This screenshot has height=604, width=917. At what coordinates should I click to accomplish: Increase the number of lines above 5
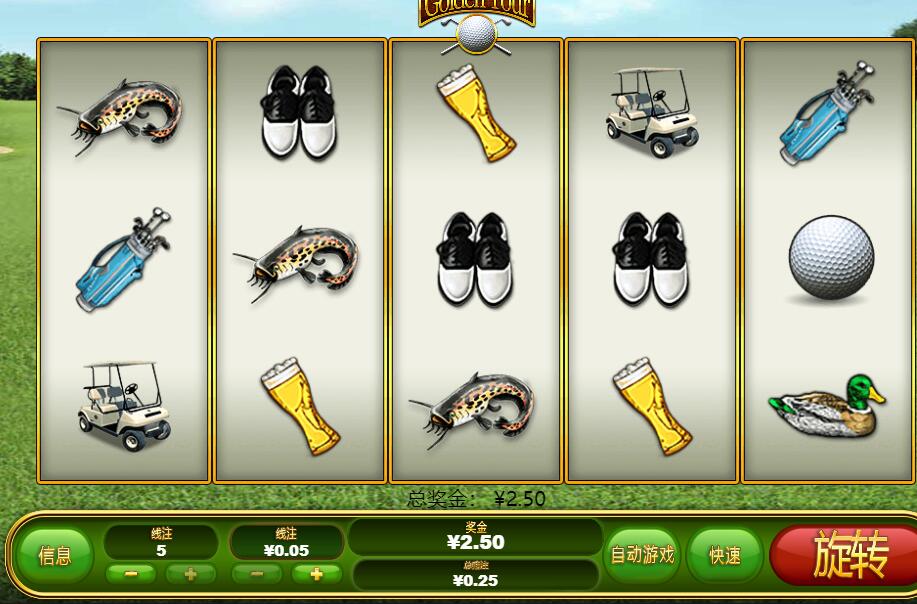tap(190, 574)
